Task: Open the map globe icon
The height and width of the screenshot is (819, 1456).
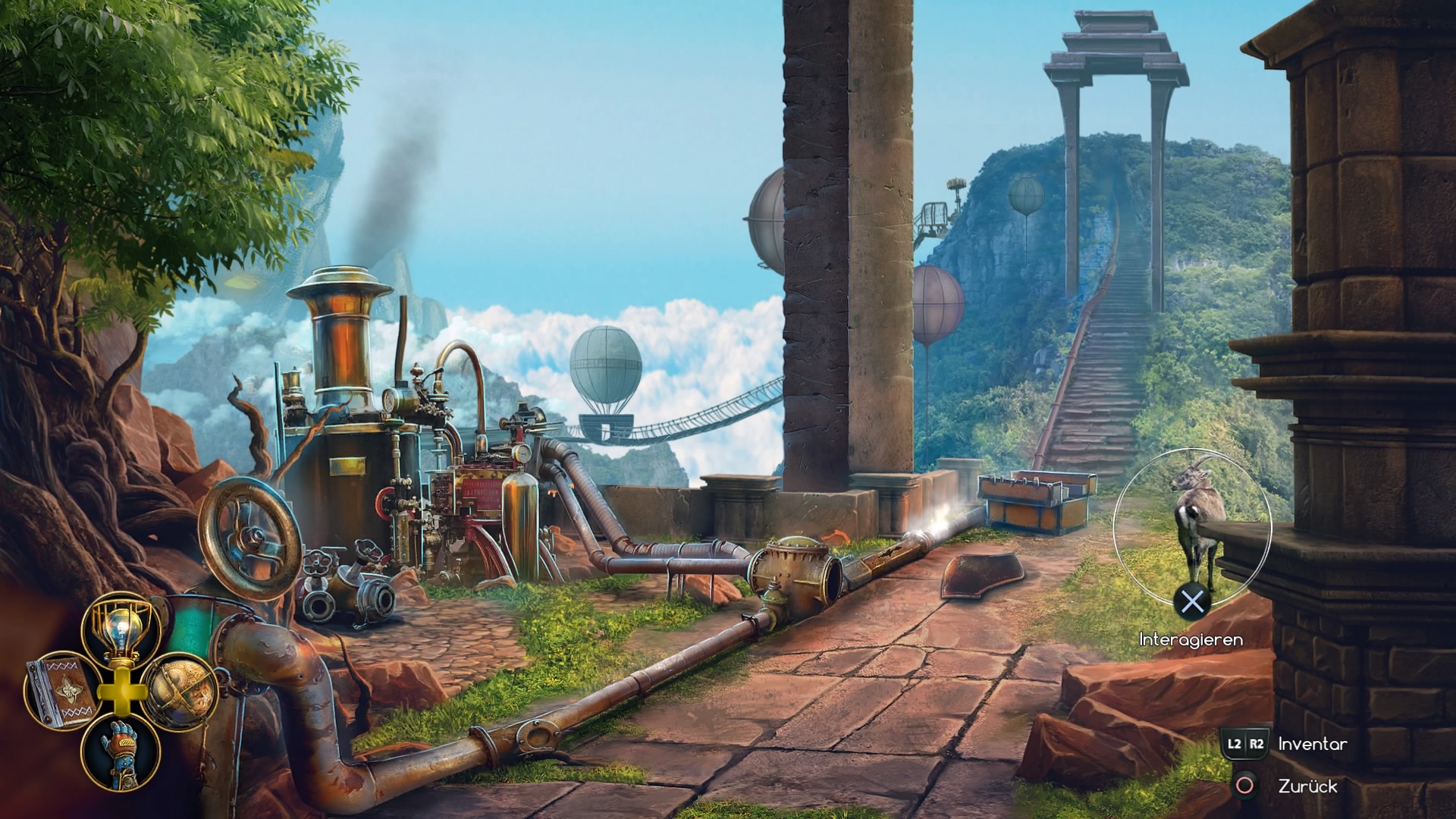Action: pos(179,691)
